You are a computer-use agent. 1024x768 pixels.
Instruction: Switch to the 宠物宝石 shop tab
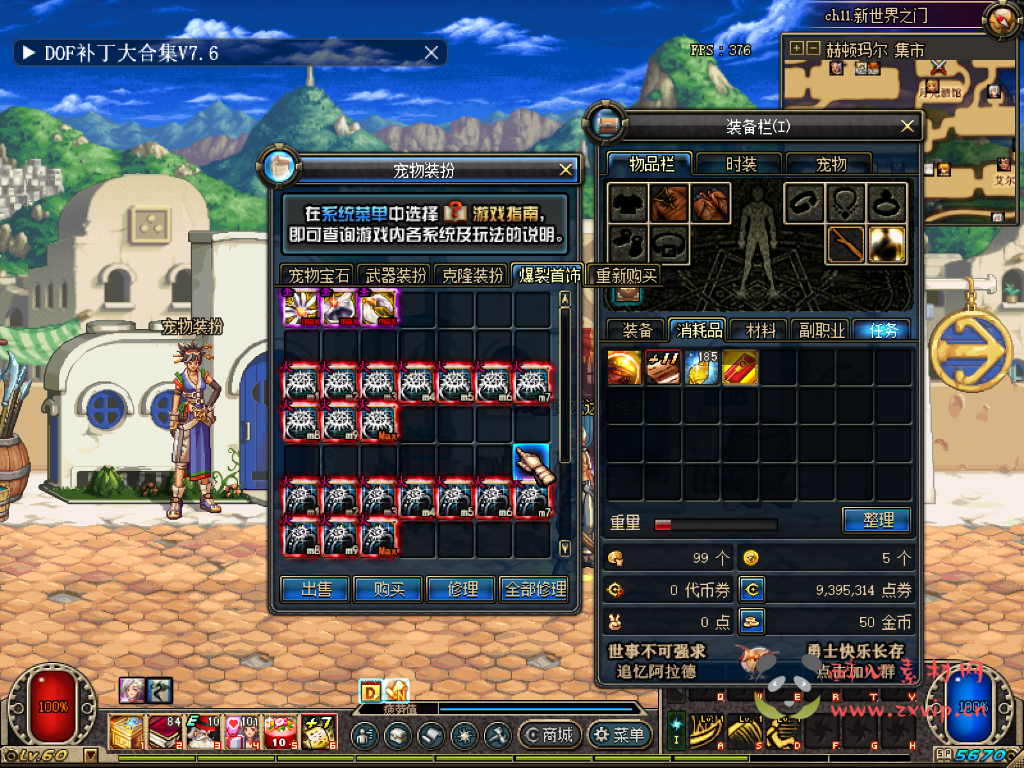point(318,276)
